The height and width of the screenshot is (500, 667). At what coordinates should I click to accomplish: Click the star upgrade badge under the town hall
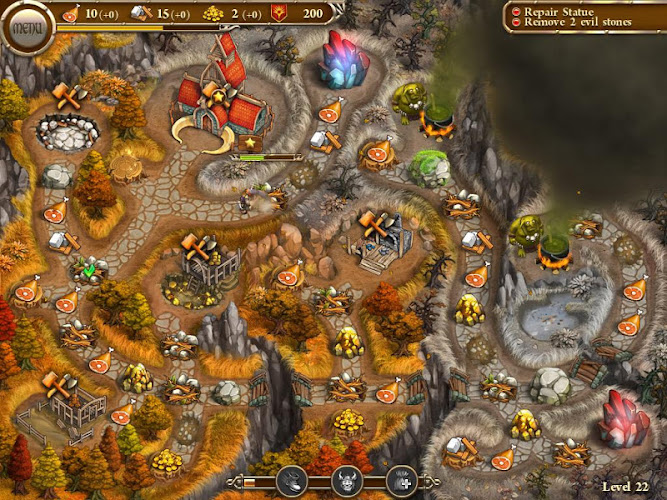250,144
